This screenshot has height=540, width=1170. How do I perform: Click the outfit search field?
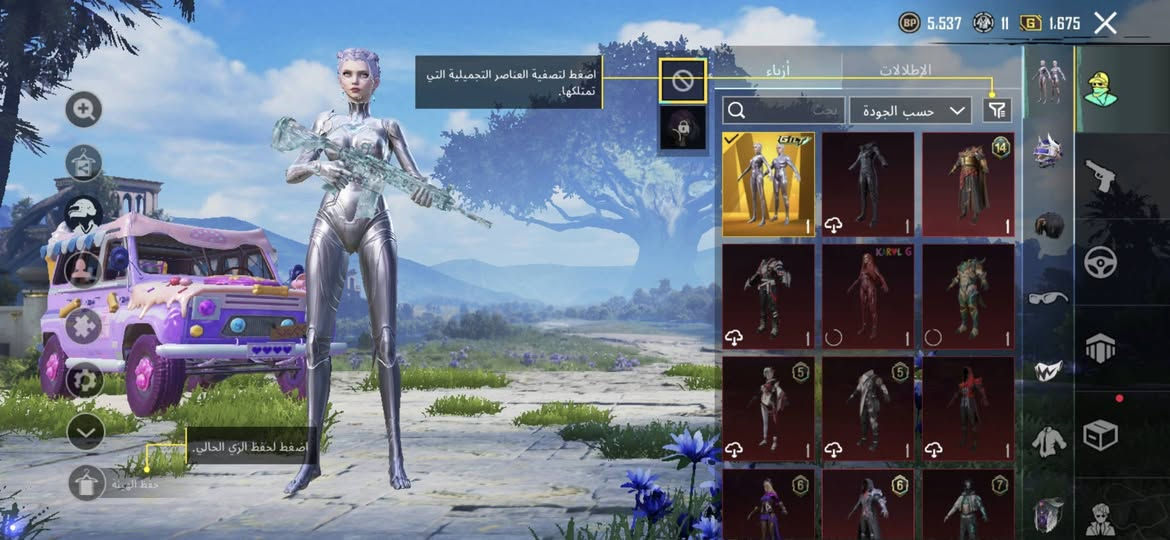point(784,110)
